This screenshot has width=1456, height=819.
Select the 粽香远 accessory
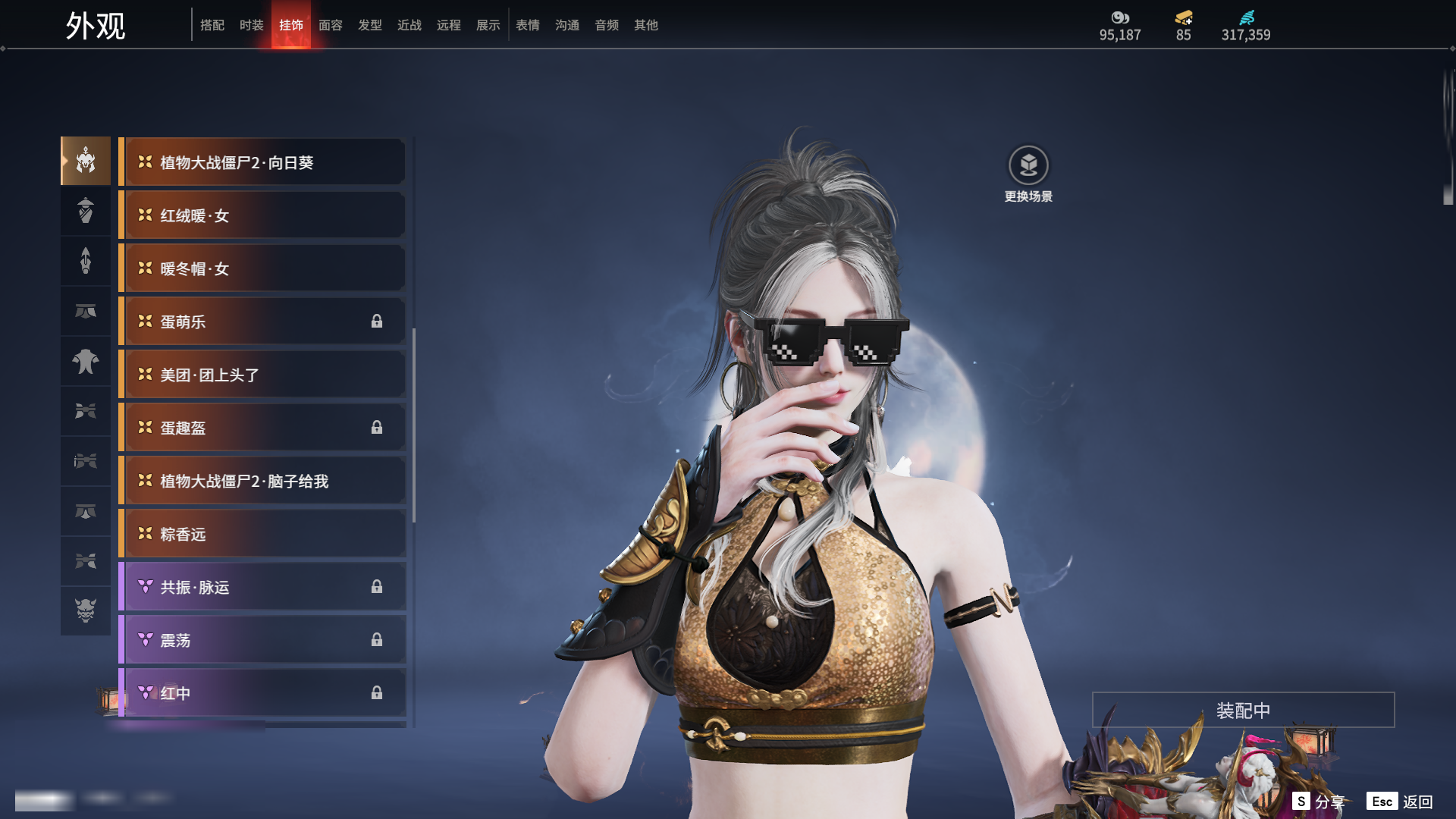pos(262,534)
